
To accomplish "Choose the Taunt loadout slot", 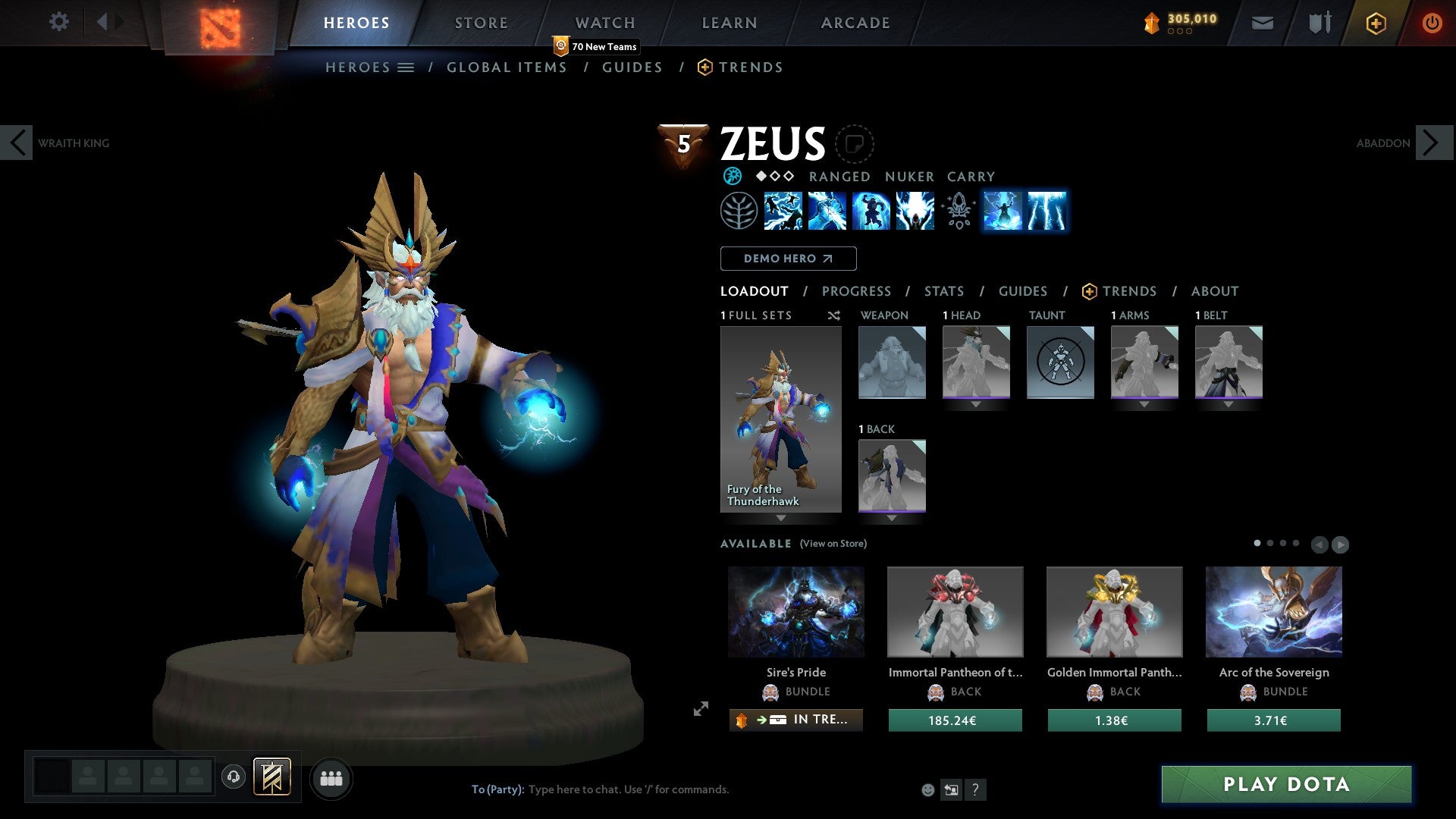I will (1059, 362).
